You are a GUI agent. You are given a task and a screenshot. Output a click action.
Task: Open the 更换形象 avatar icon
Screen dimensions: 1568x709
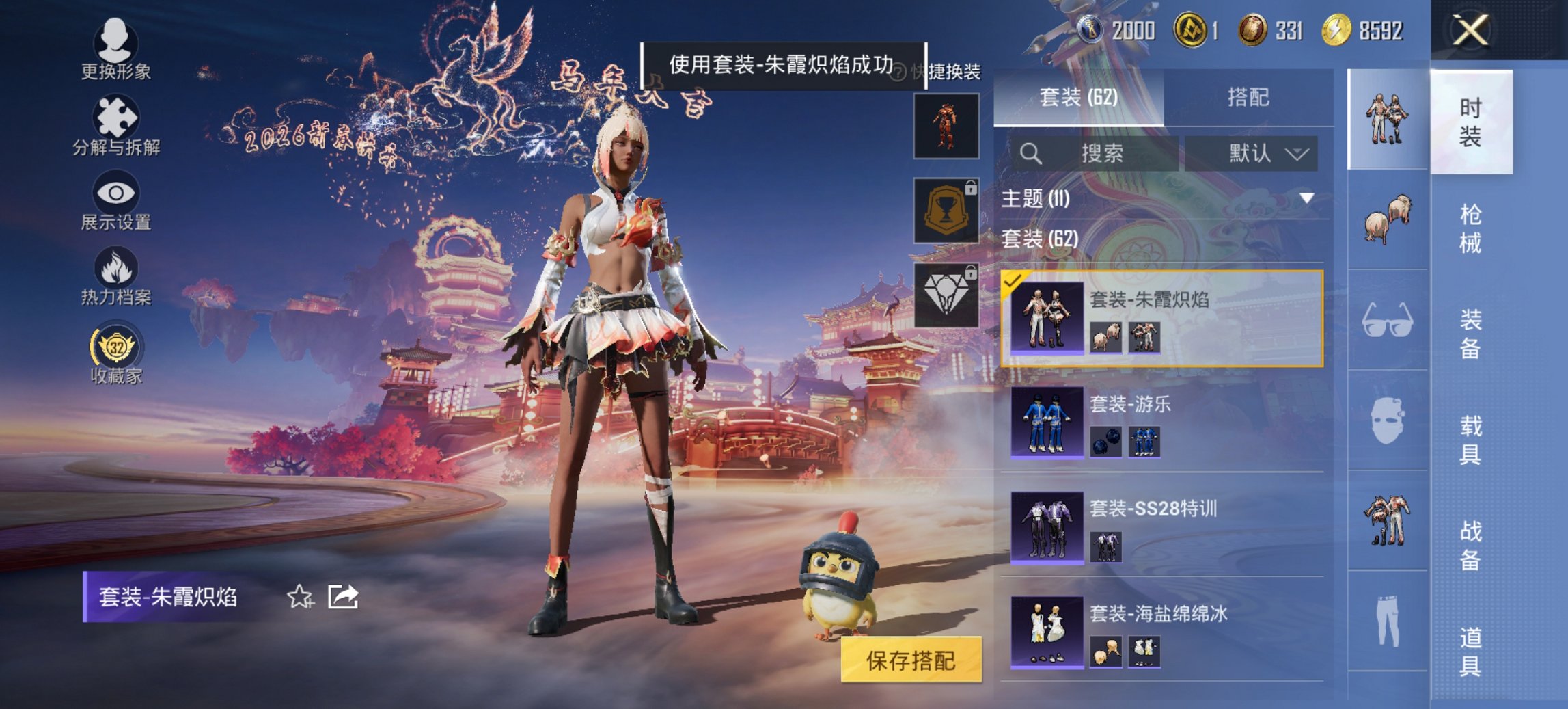tap(116, 41)
